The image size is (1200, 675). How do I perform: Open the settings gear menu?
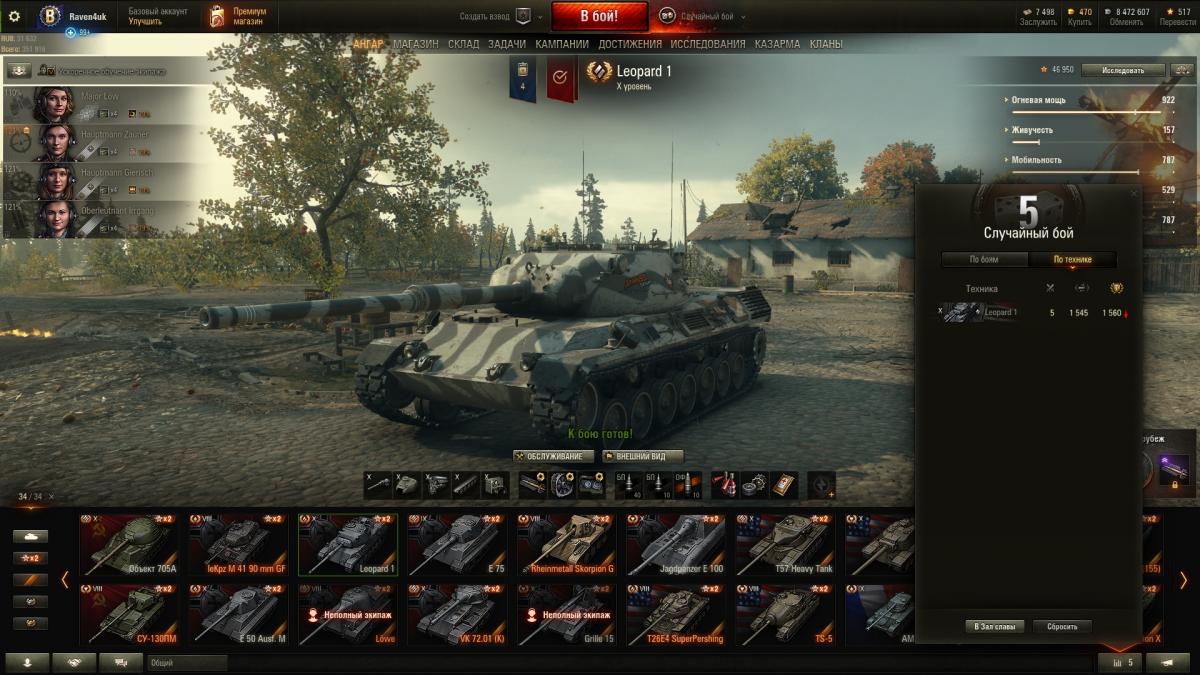pos(14,16)
